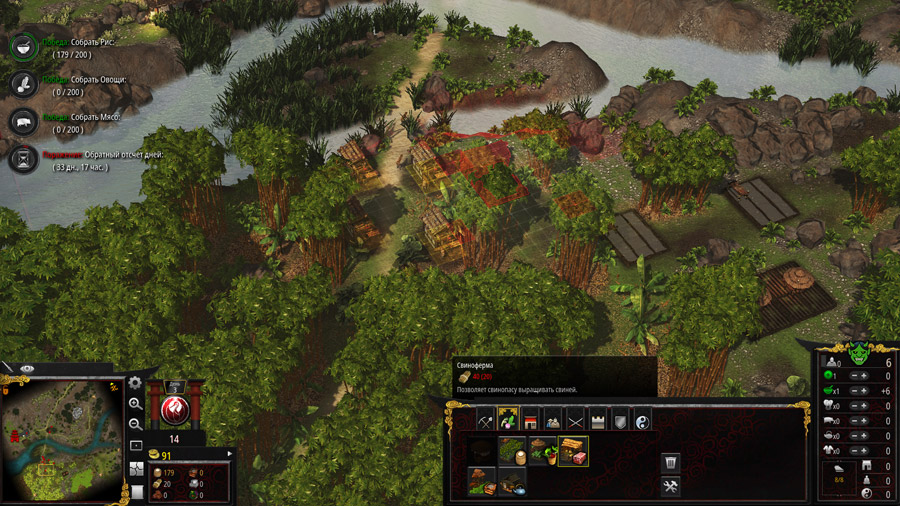Screen dimensions: 900x506
Task: Pick the tea plantation building with teapot
Action: point(513,482)
